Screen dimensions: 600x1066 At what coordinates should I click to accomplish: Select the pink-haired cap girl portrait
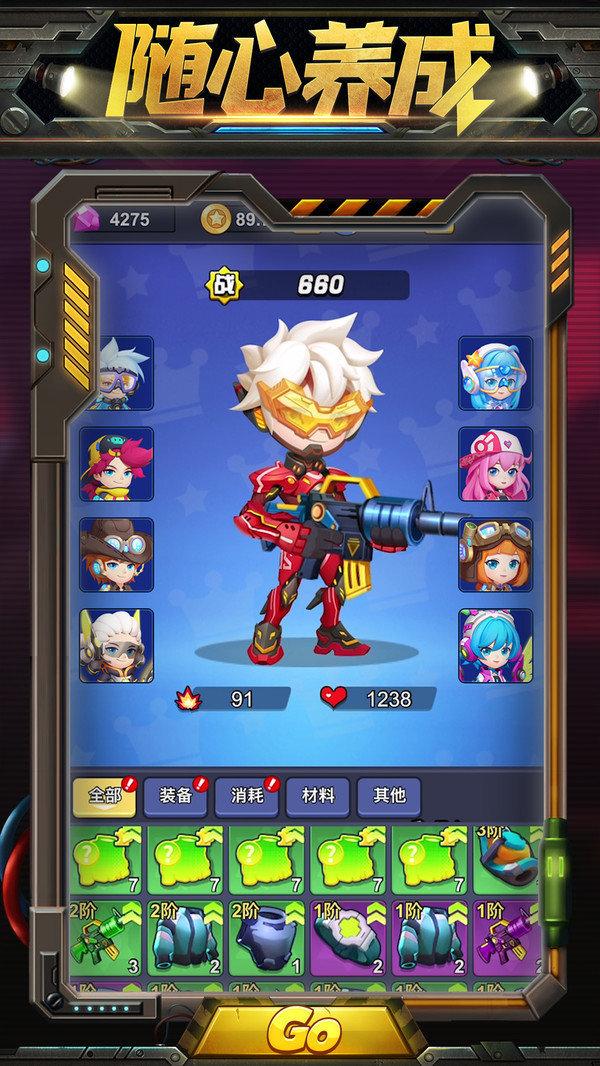[x=495, y=464]
